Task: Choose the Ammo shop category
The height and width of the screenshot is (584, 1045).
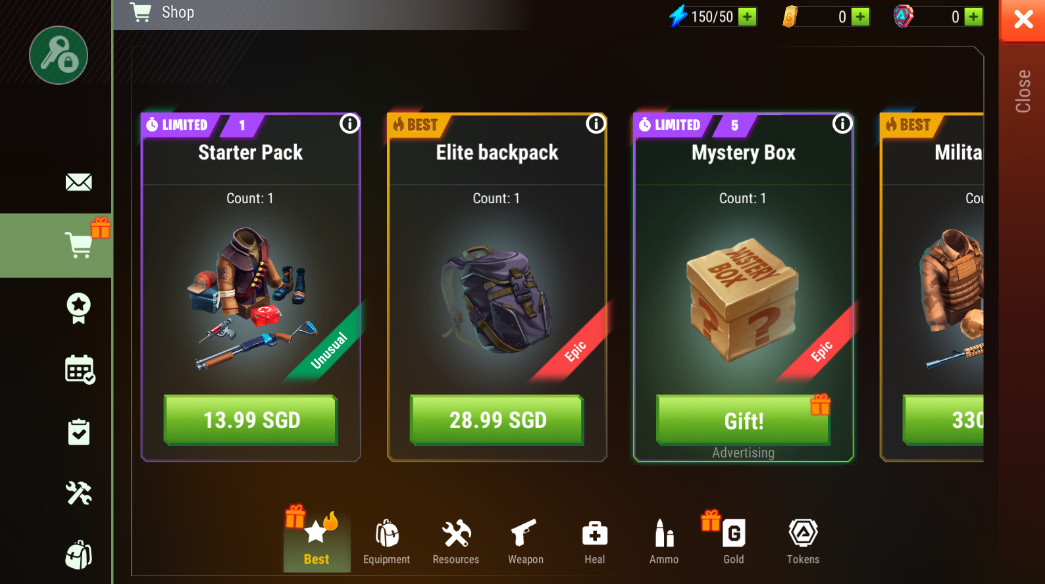Action: pos(664,542)
